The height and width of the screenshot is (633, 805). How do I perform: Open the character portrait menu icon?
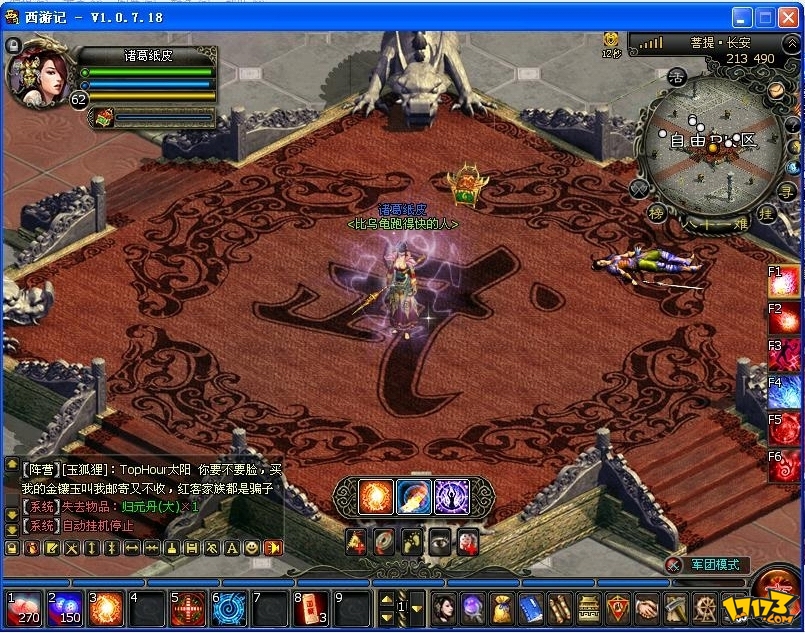[443, 607]
